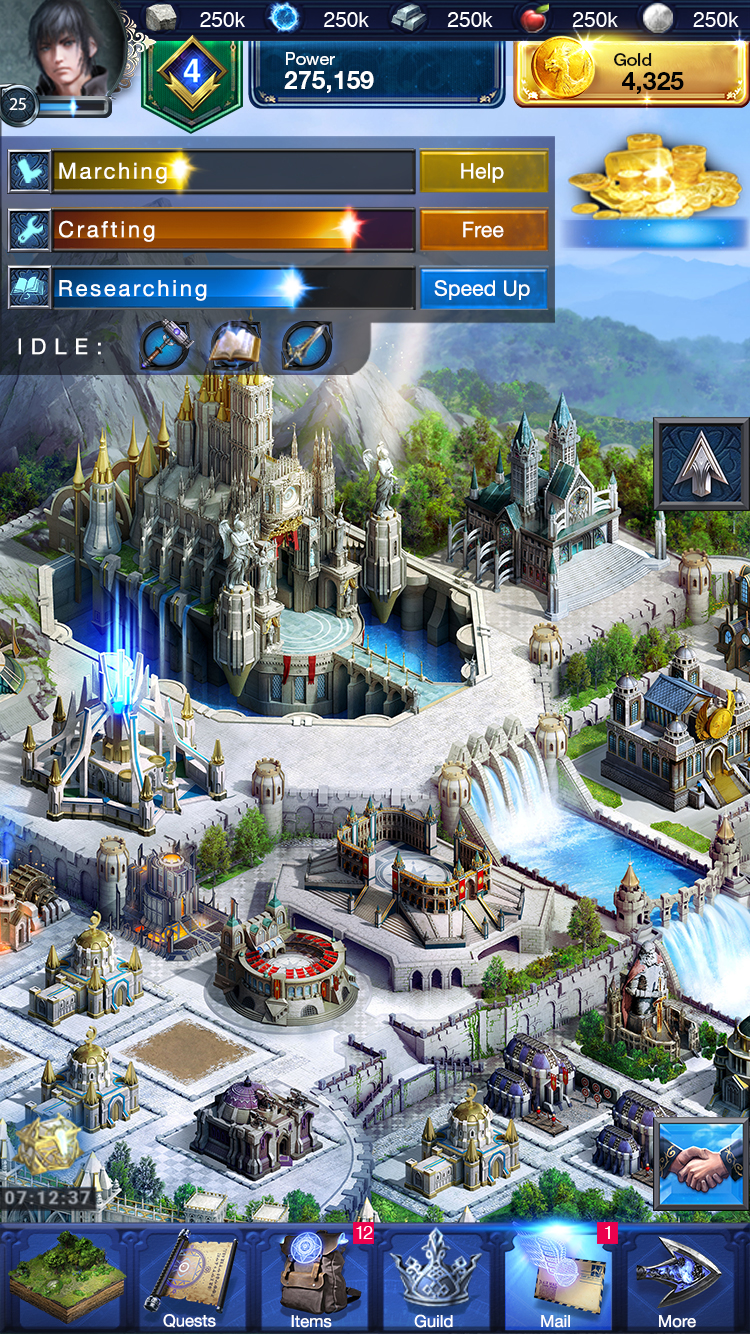
Task: Click the Gold balance panel
Action: pyautogui.click(x=631, y=73)
